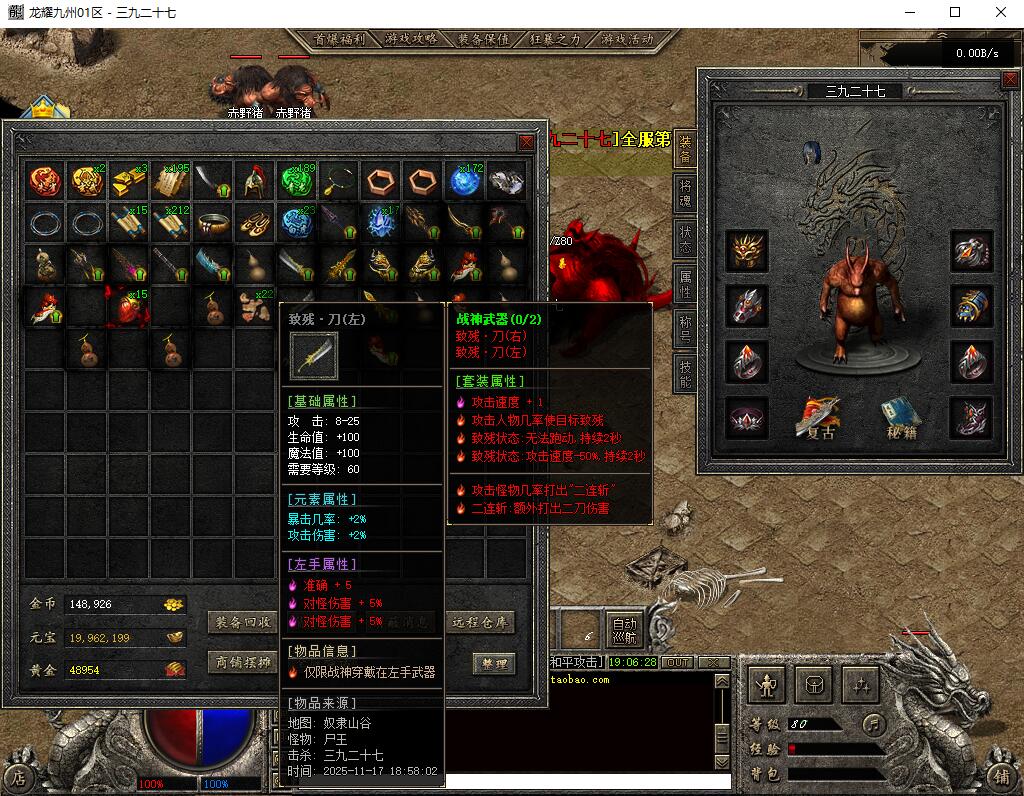Image resolution: width=1024 pixels, height=796 pixels.
Task: Select the blue orb stack x172
Action: pos(465,181)
